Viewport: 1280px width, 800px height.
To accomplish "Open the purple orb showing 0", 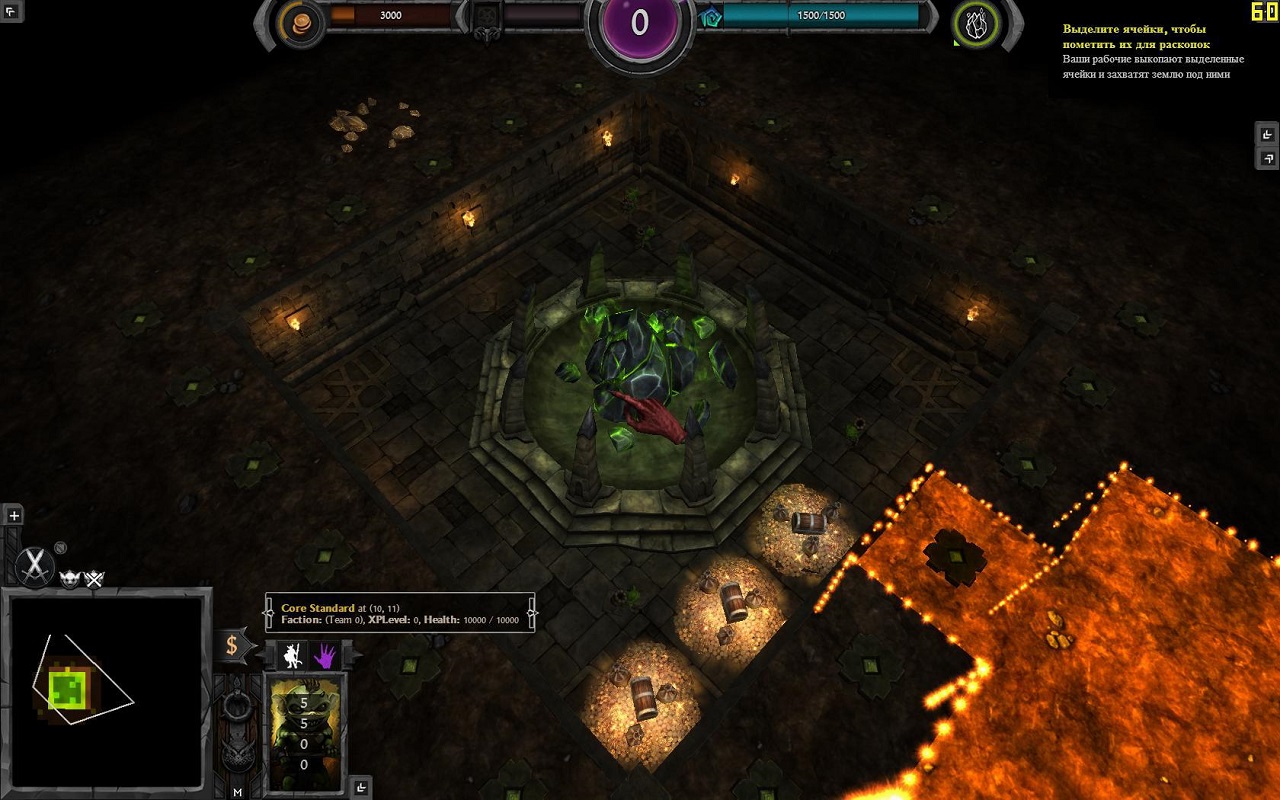I will 640,24.
